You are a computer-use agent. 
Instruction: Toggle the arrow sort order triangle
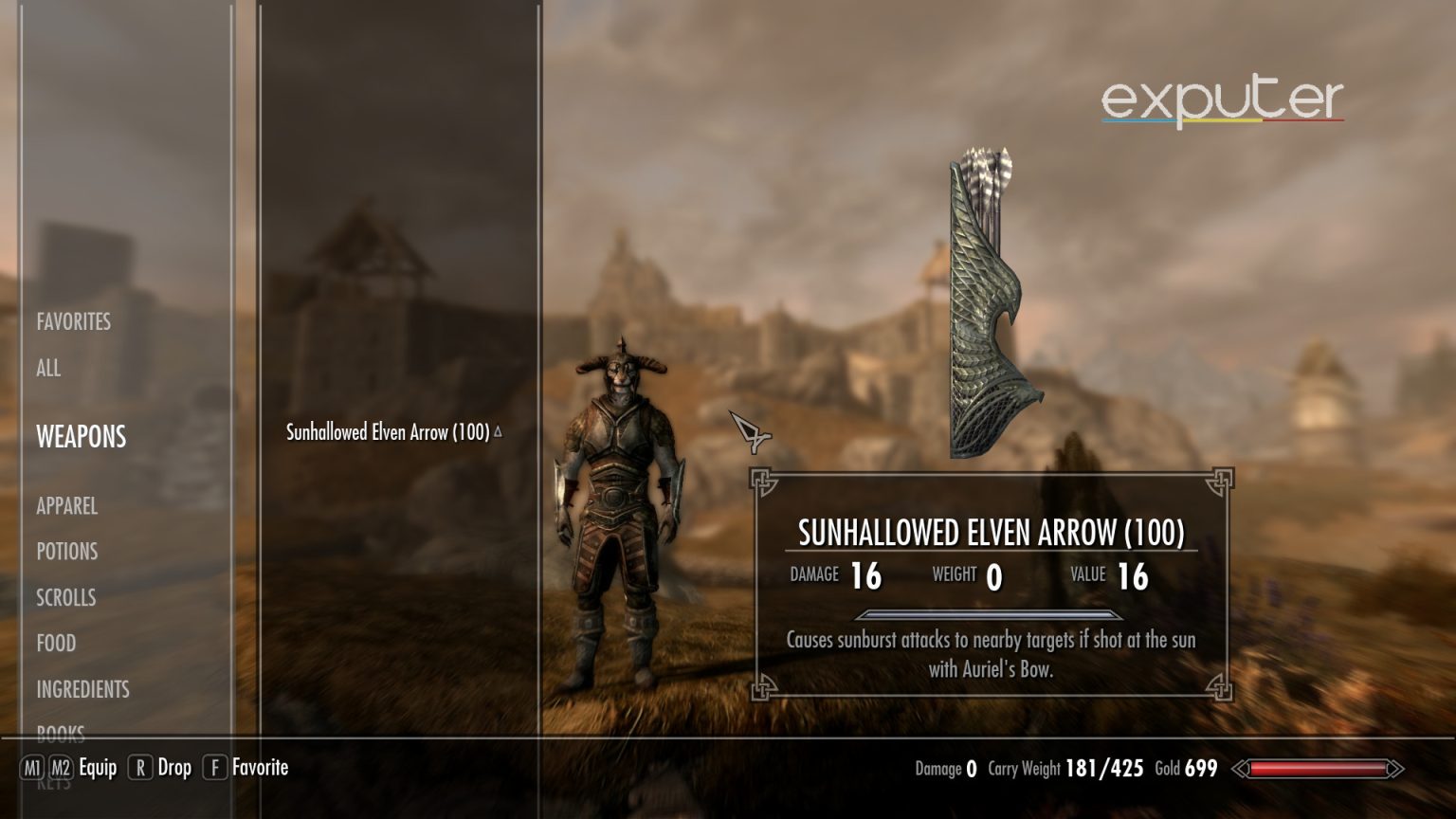[497, 429]
